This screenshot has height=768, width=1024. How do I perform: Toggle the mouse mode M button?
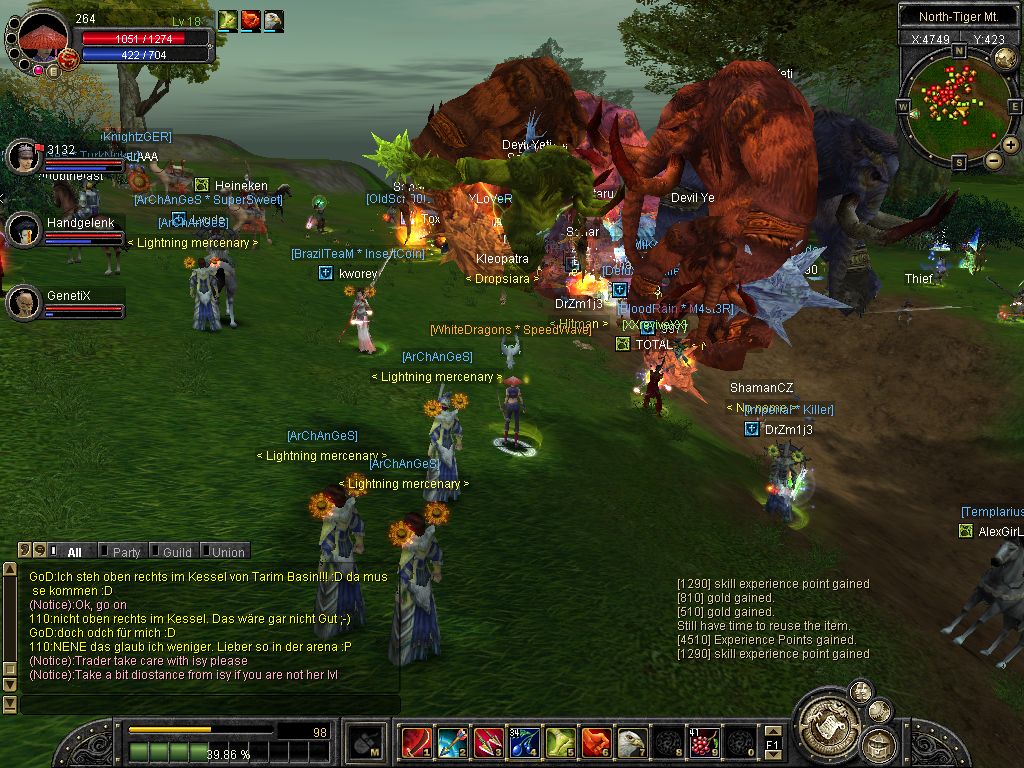[x=365, y=742]
